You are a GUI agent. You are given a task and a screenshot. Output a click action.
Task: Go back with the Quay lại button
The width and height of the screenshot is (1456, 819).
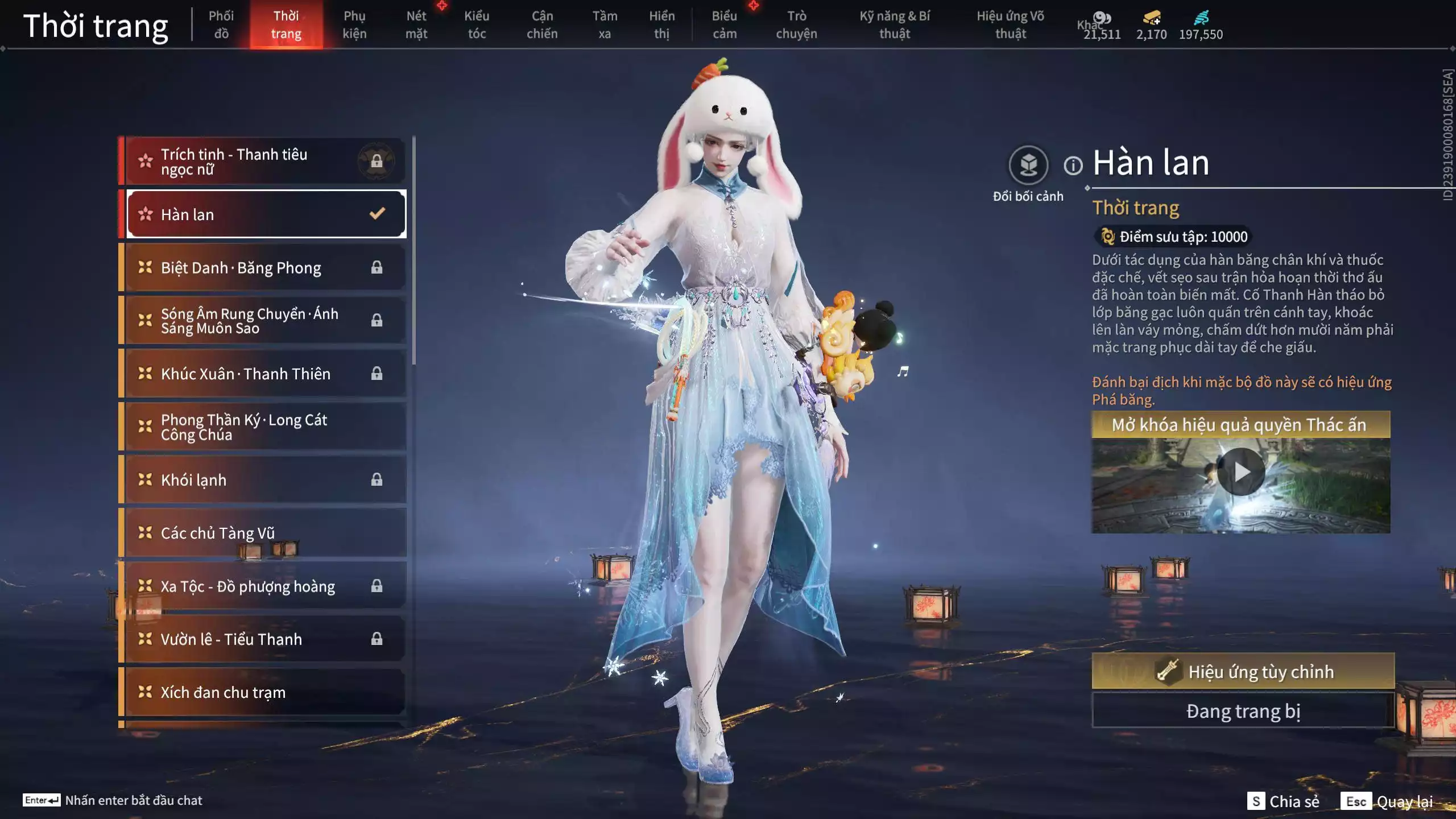1388,801
